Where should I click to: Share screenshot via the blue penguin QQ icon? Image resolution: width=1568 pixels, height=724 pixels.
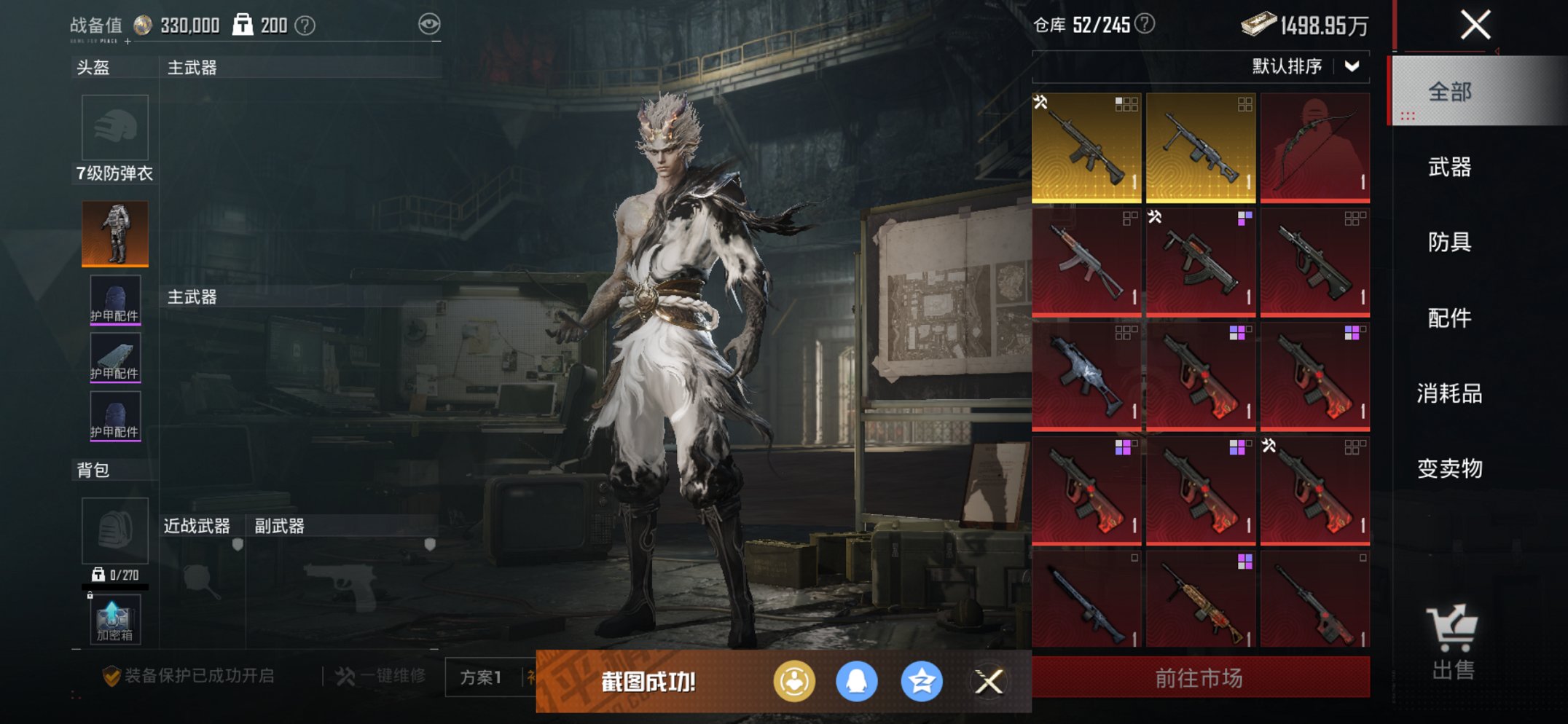(857, 682)
